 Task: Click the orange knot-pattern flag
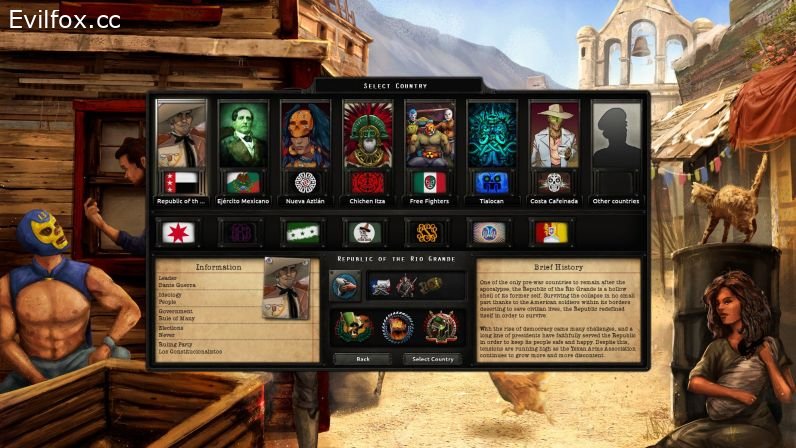tap(425, 233)
